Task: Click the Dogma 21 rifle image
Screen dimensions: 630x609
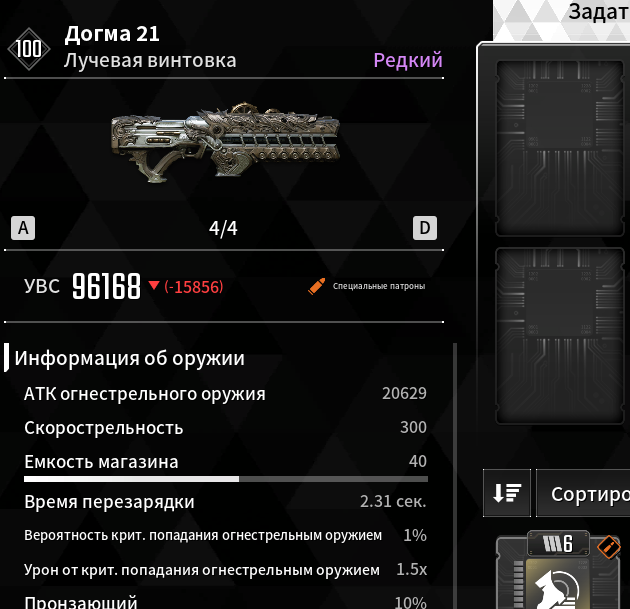Action: click(224, 142)
